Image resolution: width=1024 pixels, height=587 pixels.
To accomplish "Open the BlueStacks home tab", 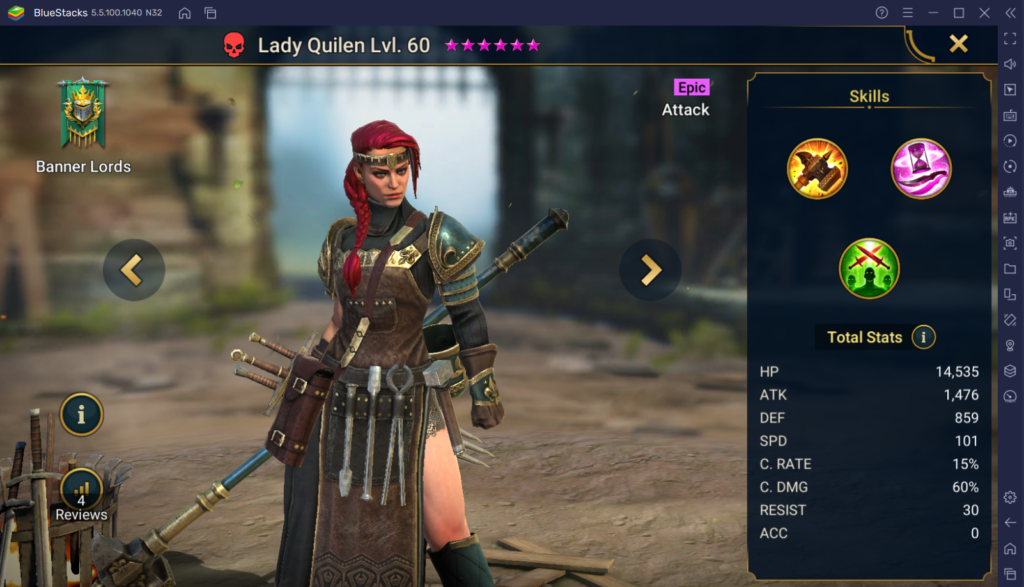I will click(x=185, y=13).
